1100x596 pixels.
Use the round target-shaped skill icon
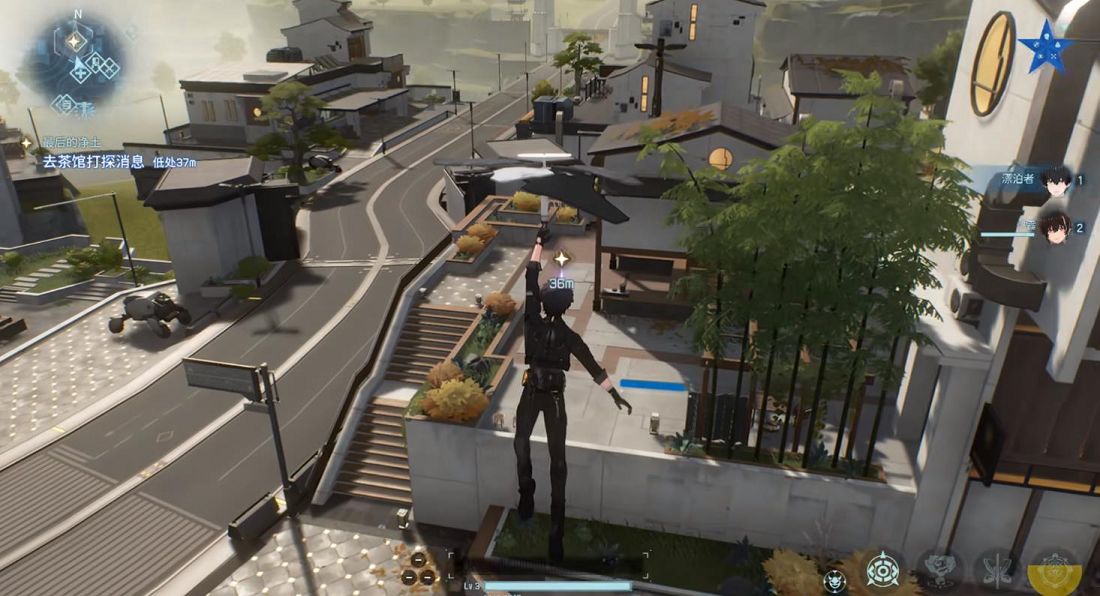coord(883,570)
